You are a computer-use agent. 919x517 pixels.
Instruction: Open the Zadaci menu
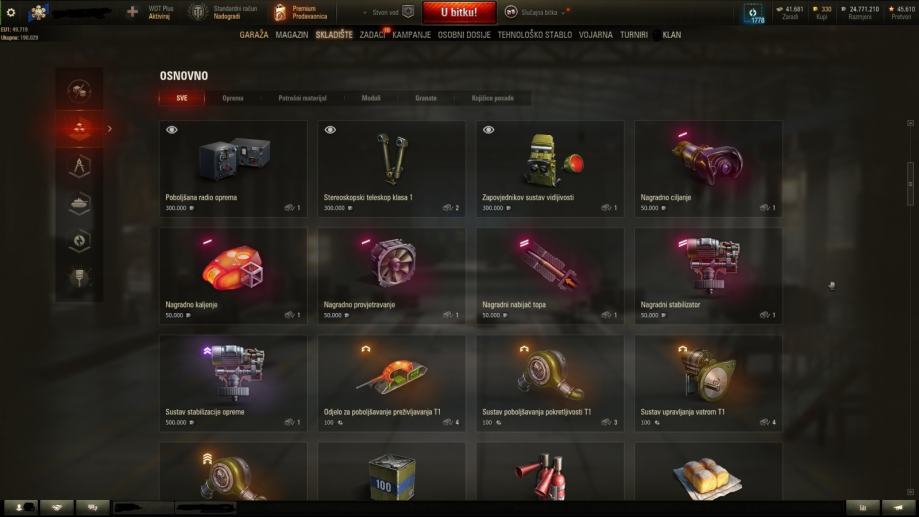pos(373,35)
